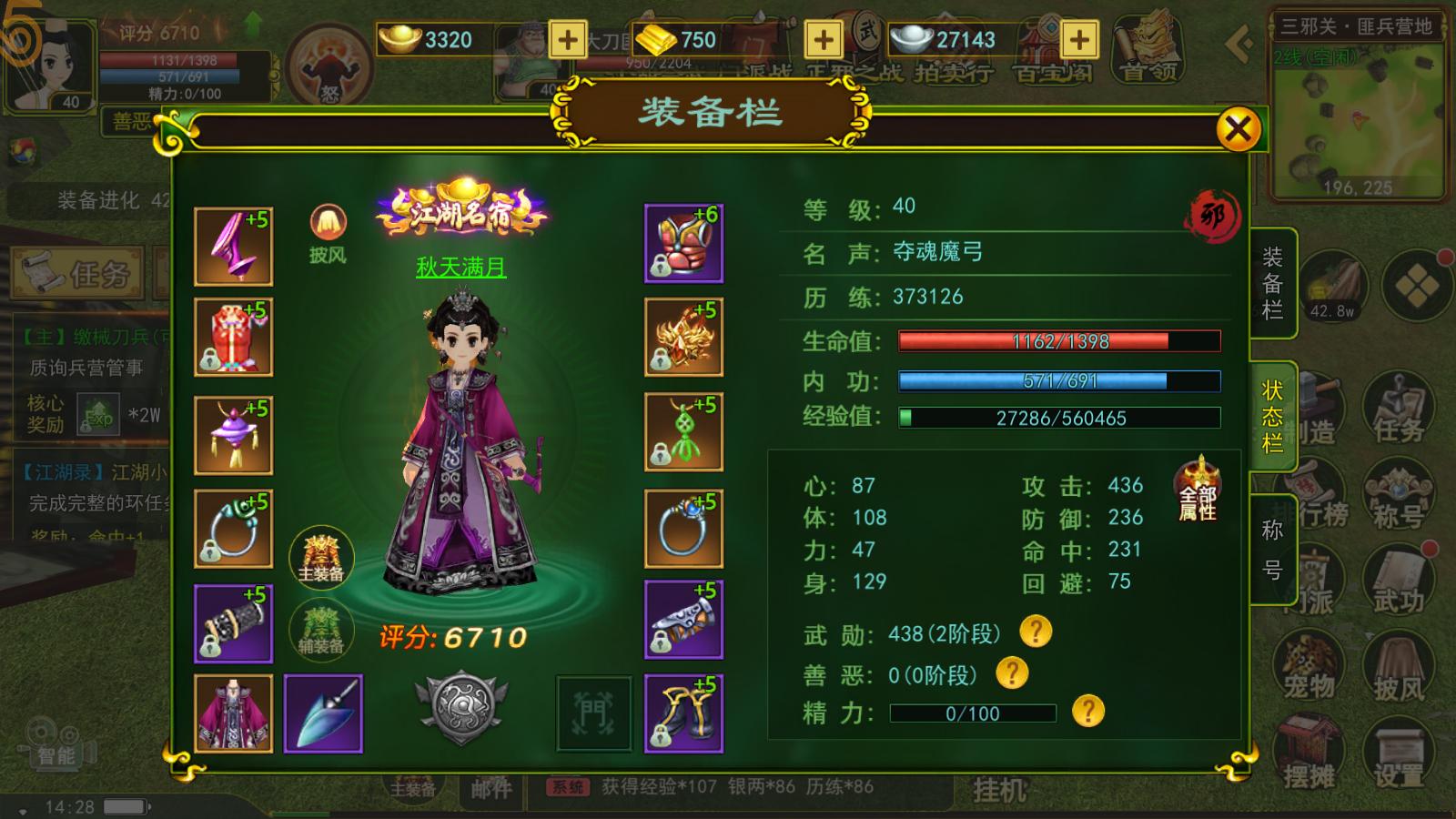Expand silver balance with plus button
1456x819 pixels.
click(1079, 41)
